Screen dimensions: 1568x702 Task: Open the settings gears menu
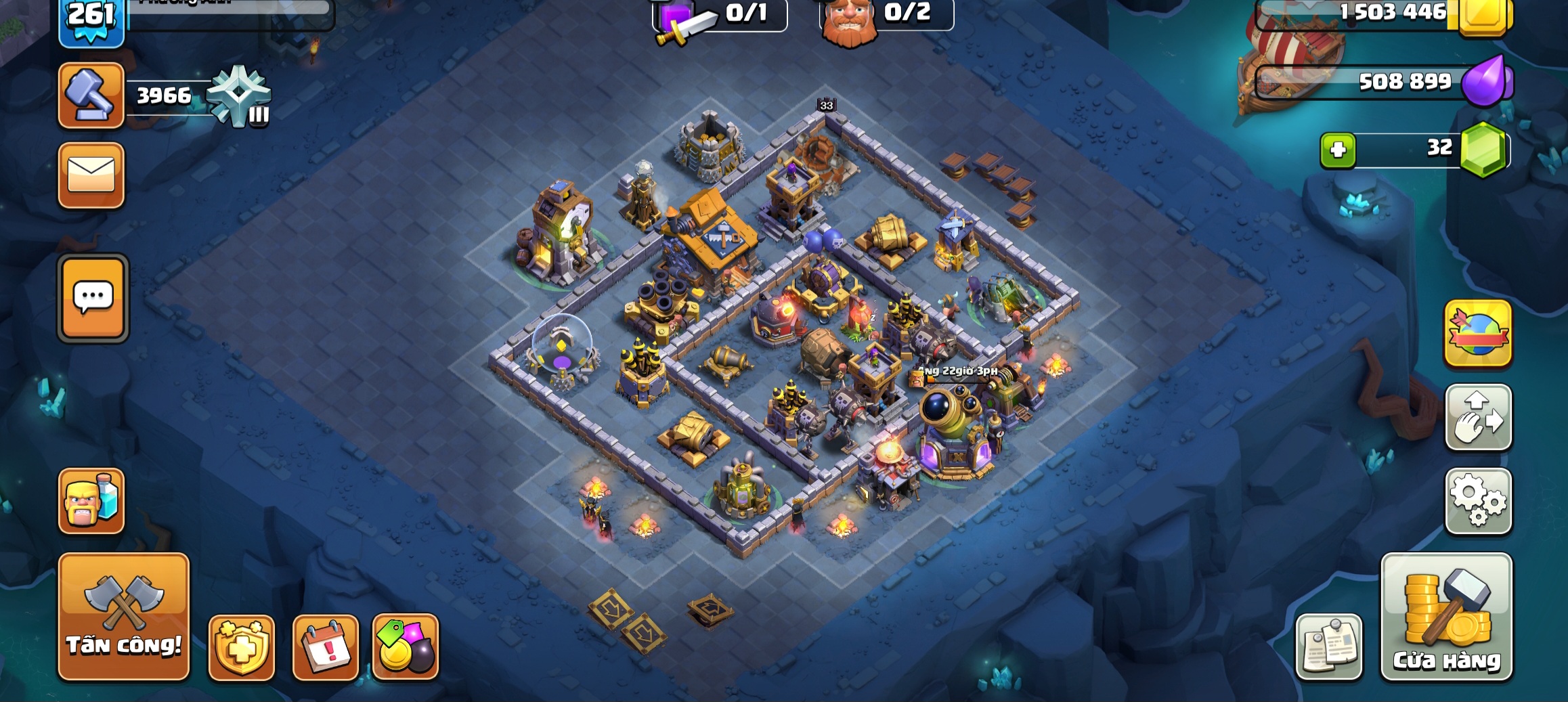[x=1478, y=501]
